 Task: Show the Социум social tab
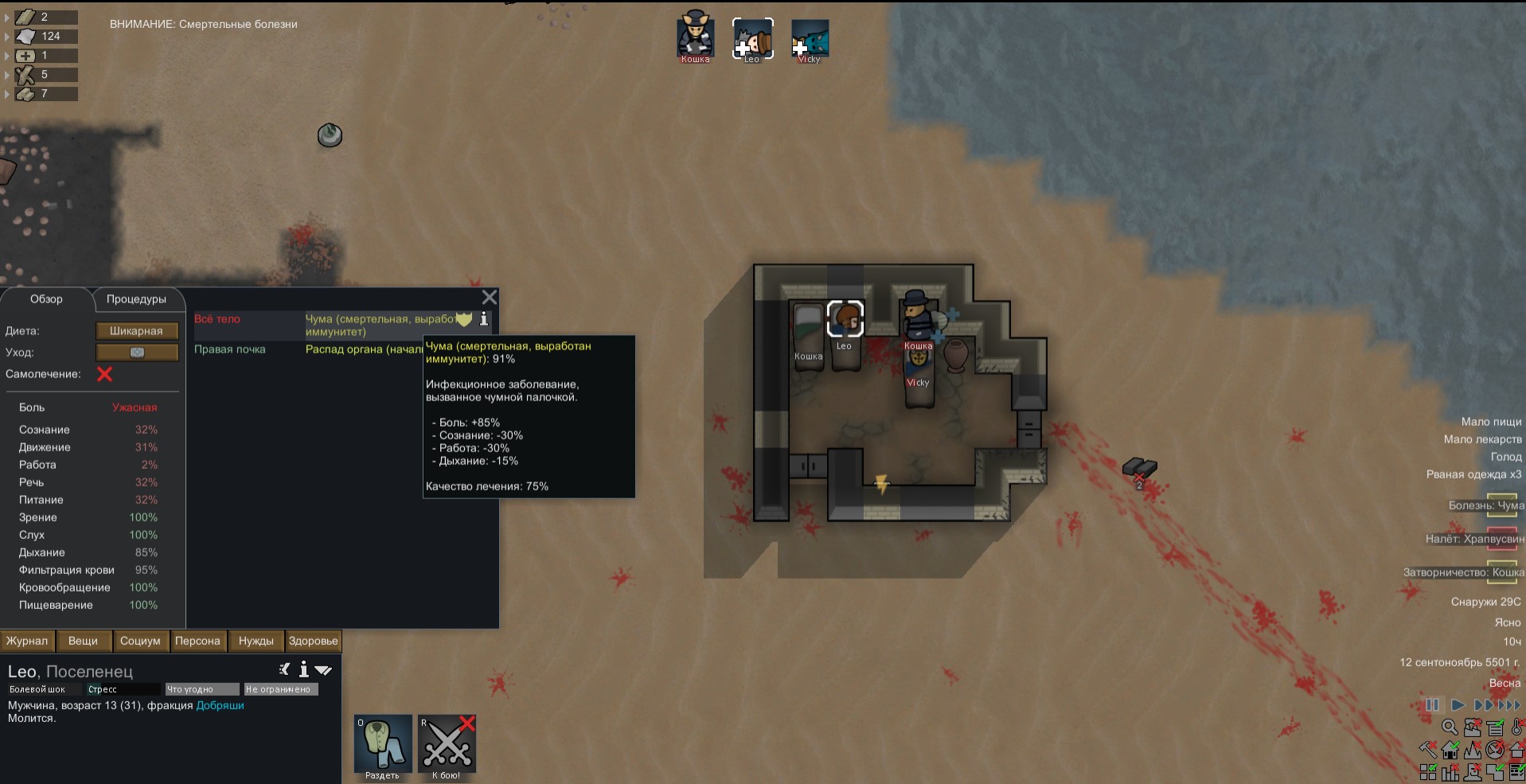pos(140,641)
